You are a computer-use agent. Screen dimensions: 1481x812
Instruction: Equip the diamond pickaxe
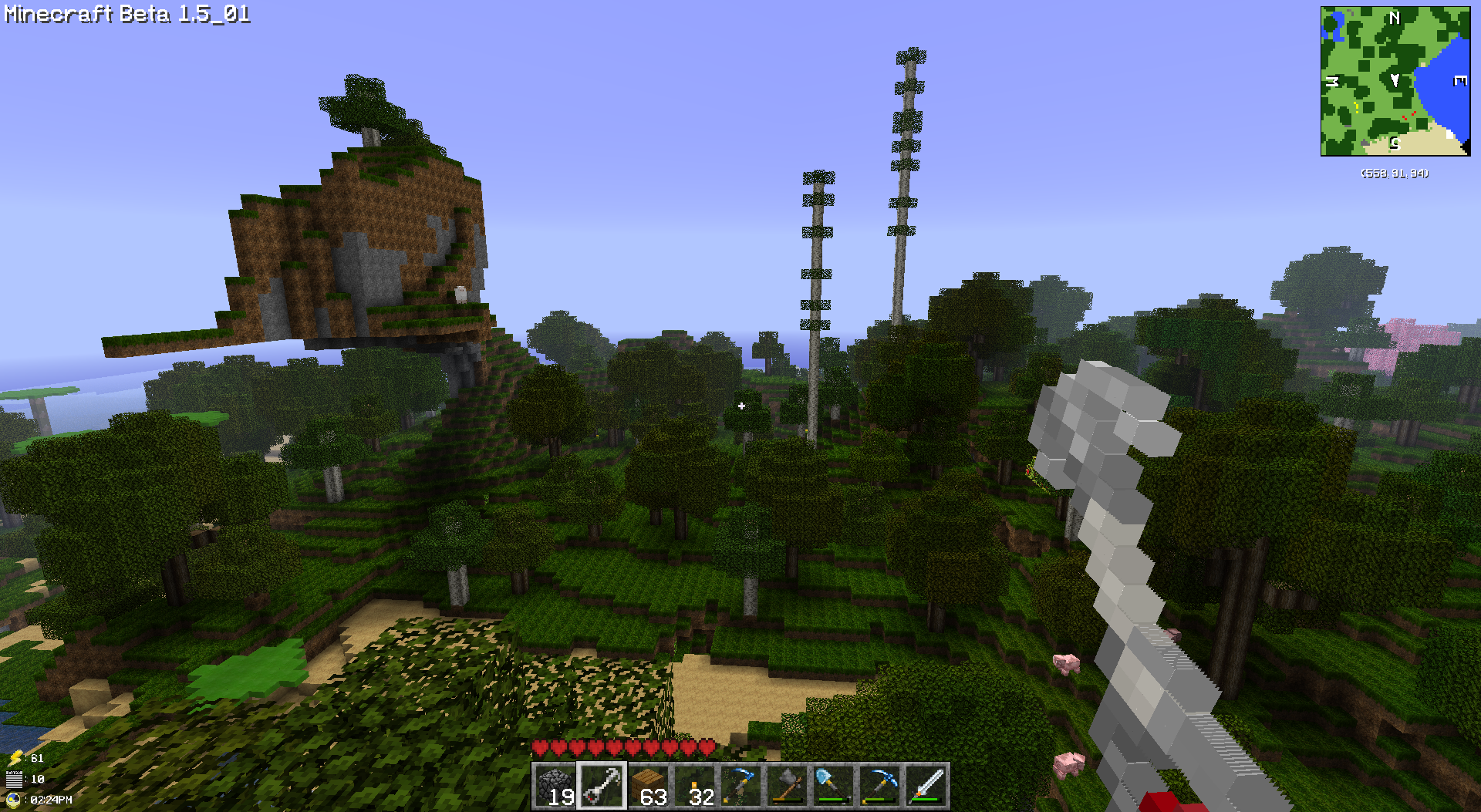pyautogui.click(x=880, y=786)
